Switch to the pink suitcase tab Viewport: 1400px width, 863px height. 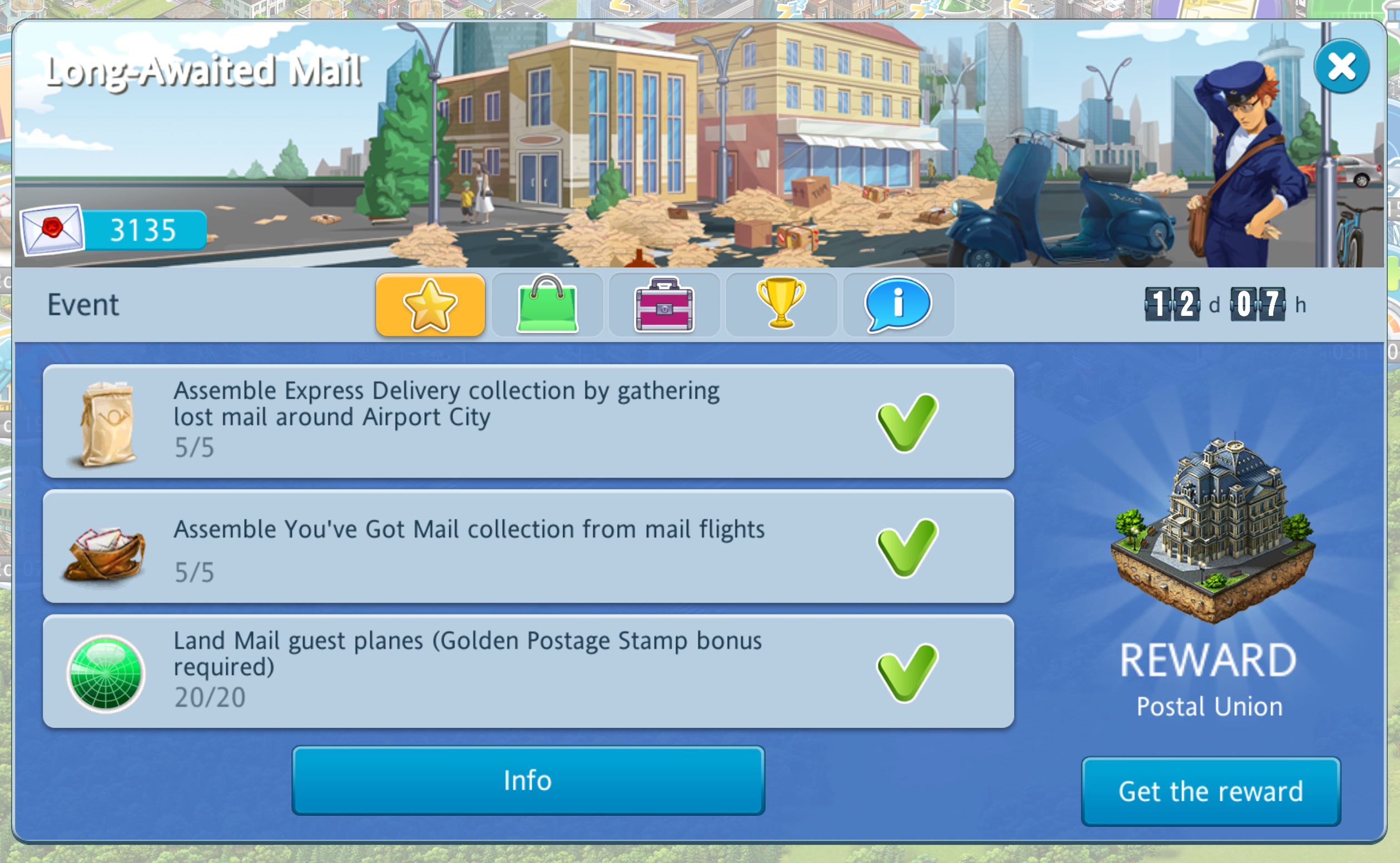pyautogui.click(x=664, y=305)
